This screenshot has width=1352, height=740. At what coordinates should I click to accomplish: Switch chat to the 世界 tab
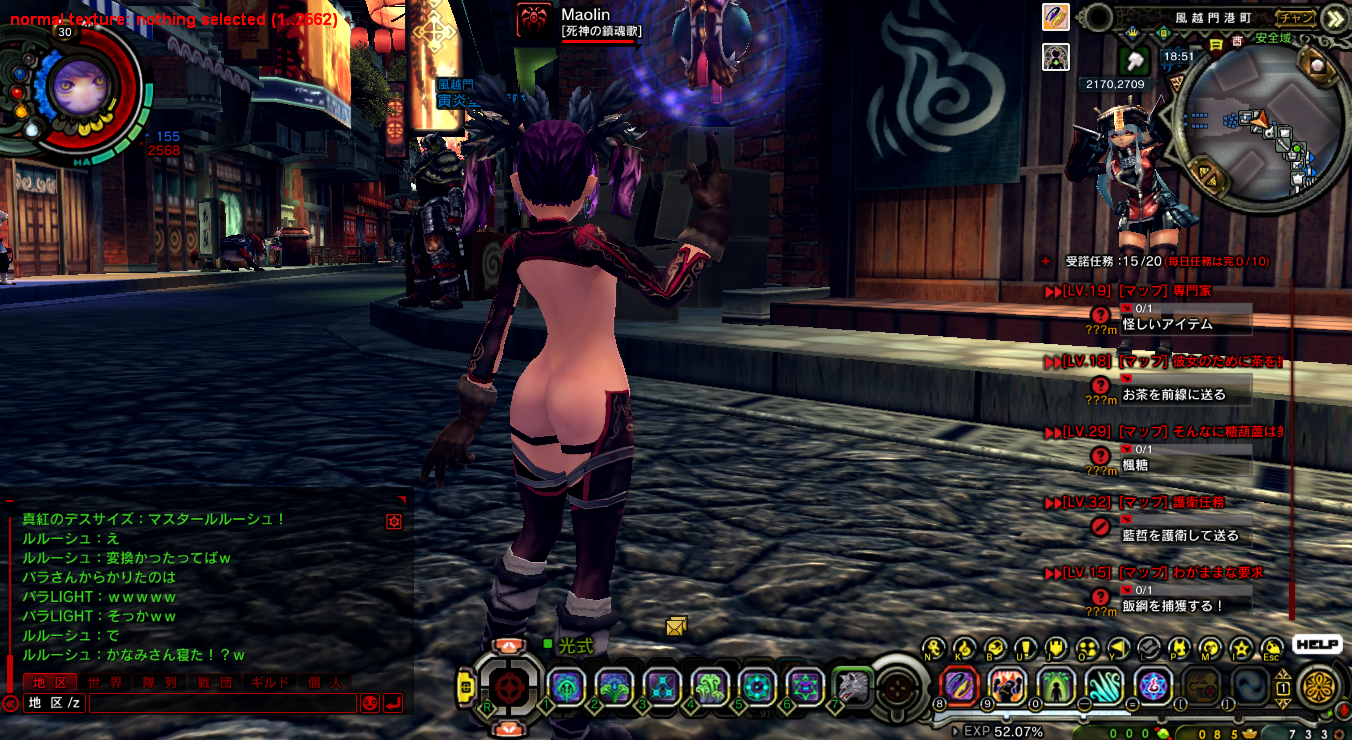click(x=105, y=682)
